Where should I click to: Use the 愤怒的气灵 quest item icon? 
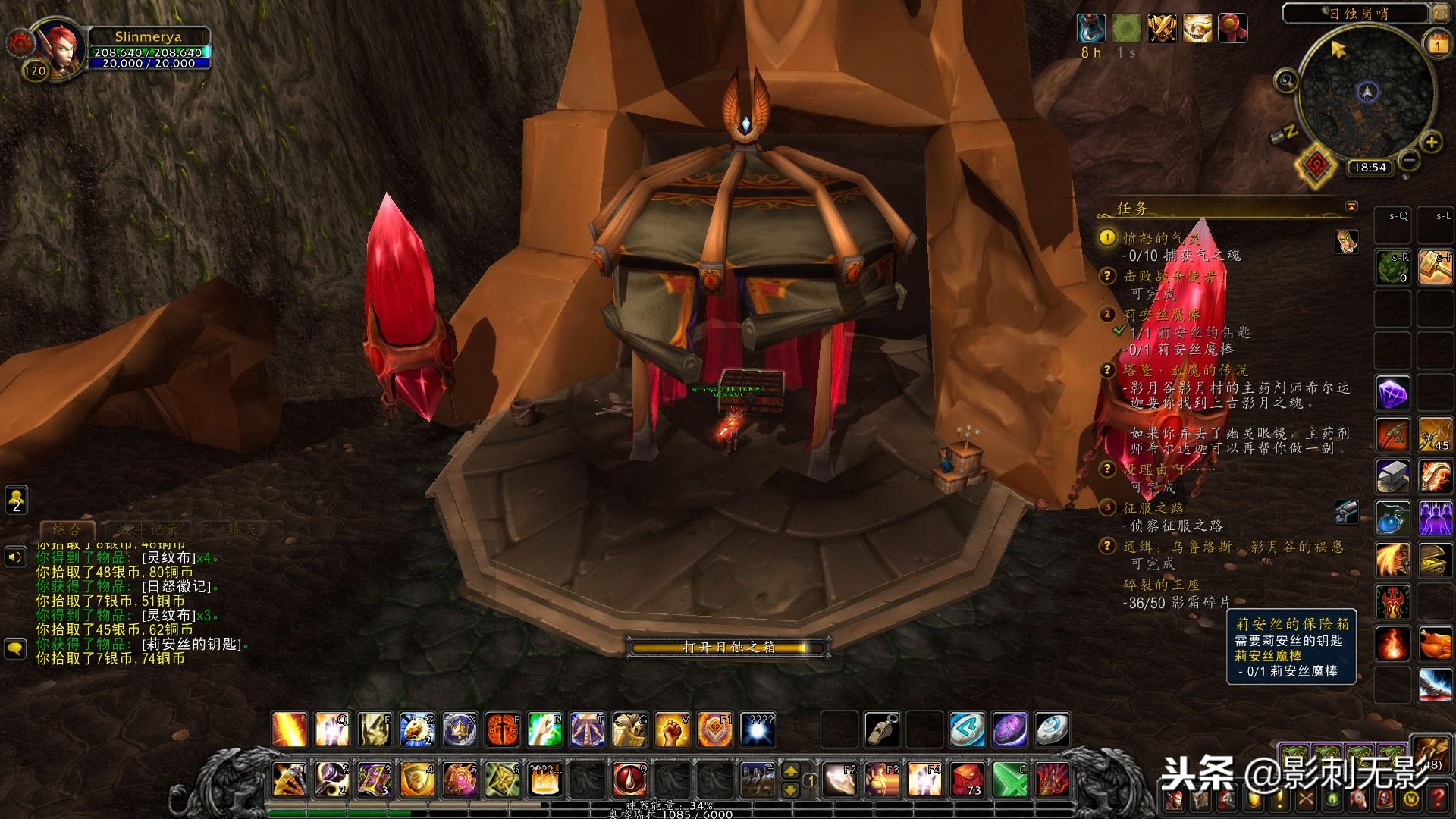[x=1347, y=241]
